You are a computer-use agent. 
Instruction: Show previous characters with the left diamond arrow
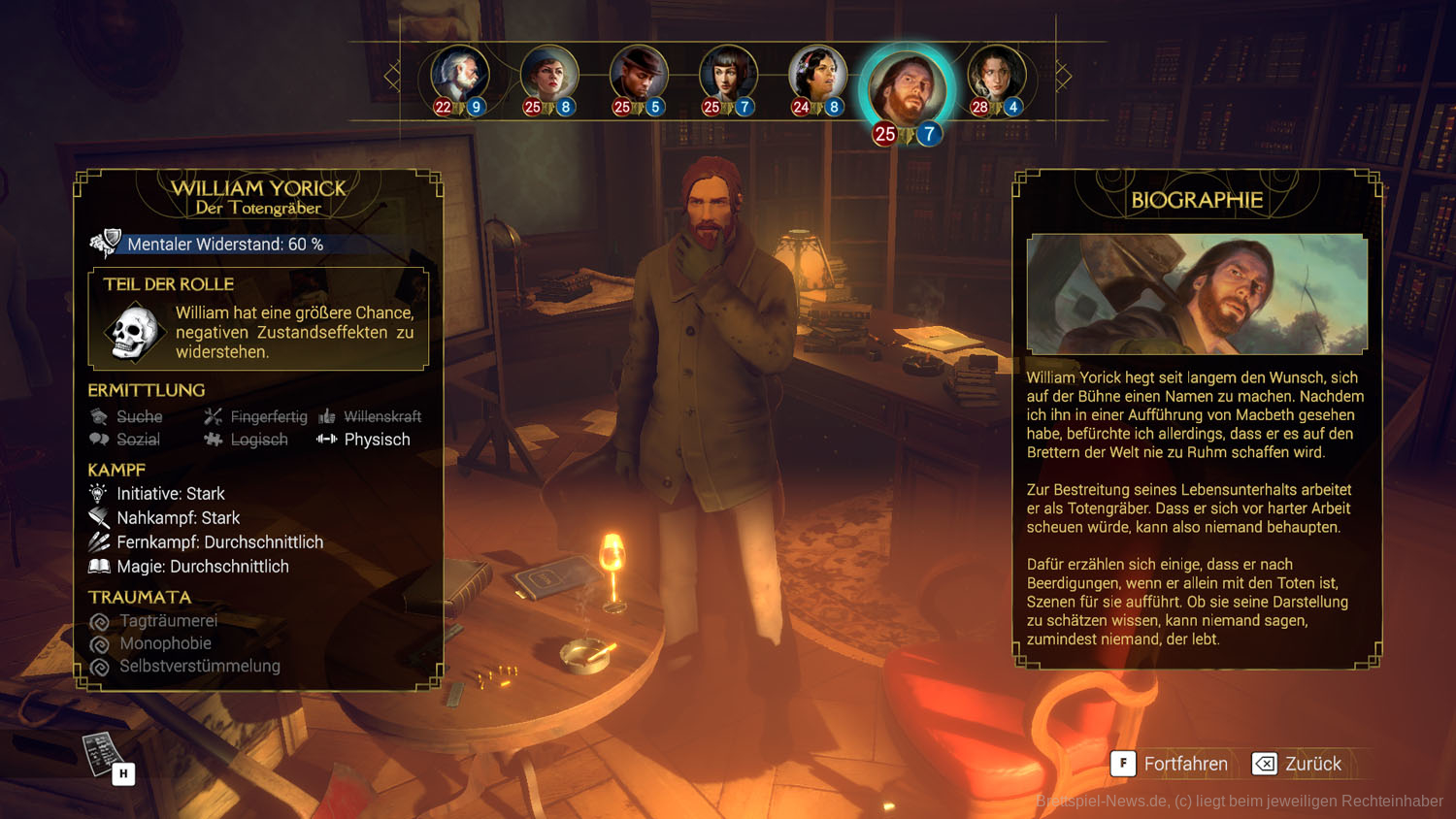(x=392, y=76)
